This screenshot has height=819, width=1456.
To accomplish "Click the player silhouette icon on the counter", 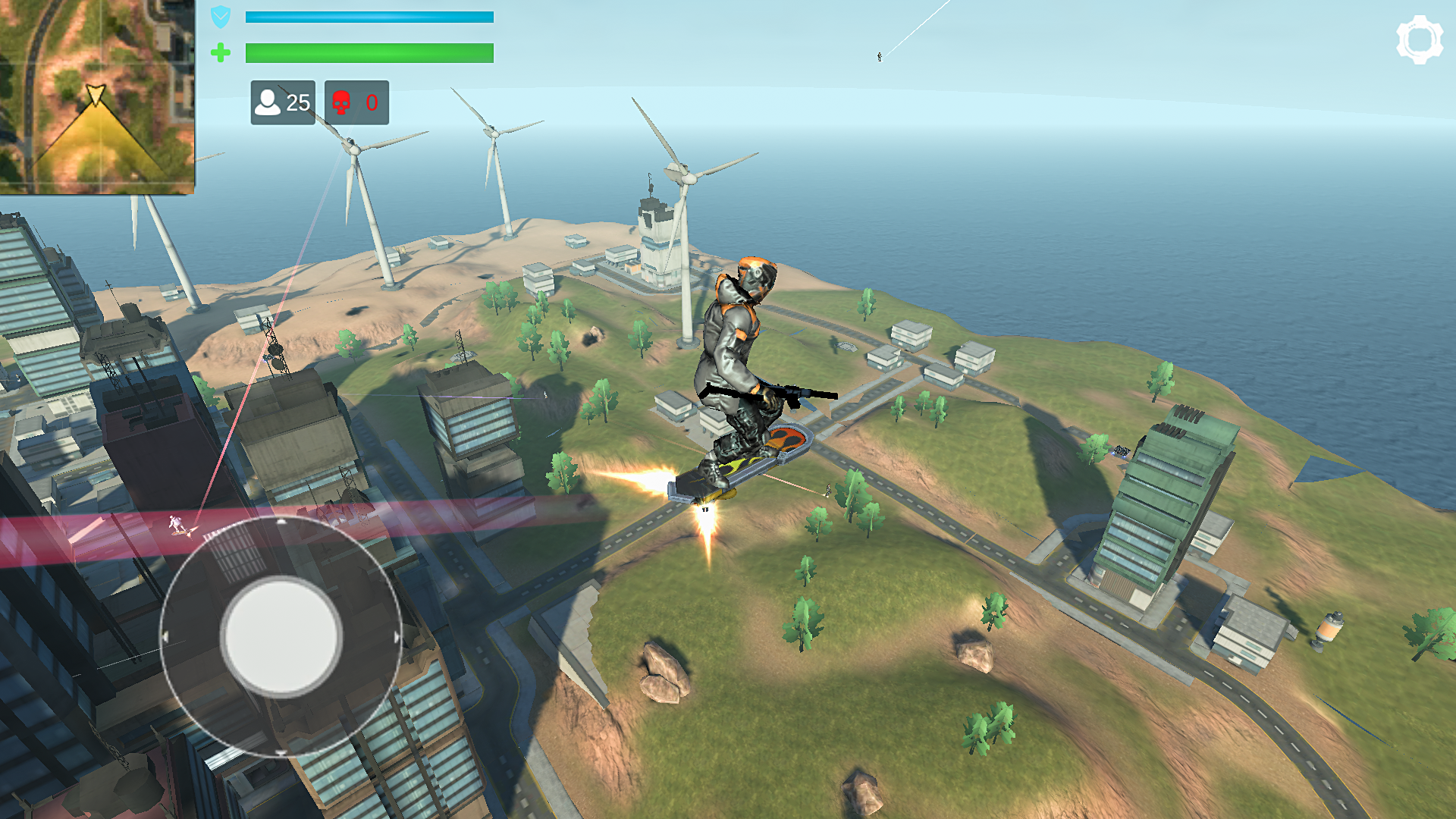I will coord(269,102).
